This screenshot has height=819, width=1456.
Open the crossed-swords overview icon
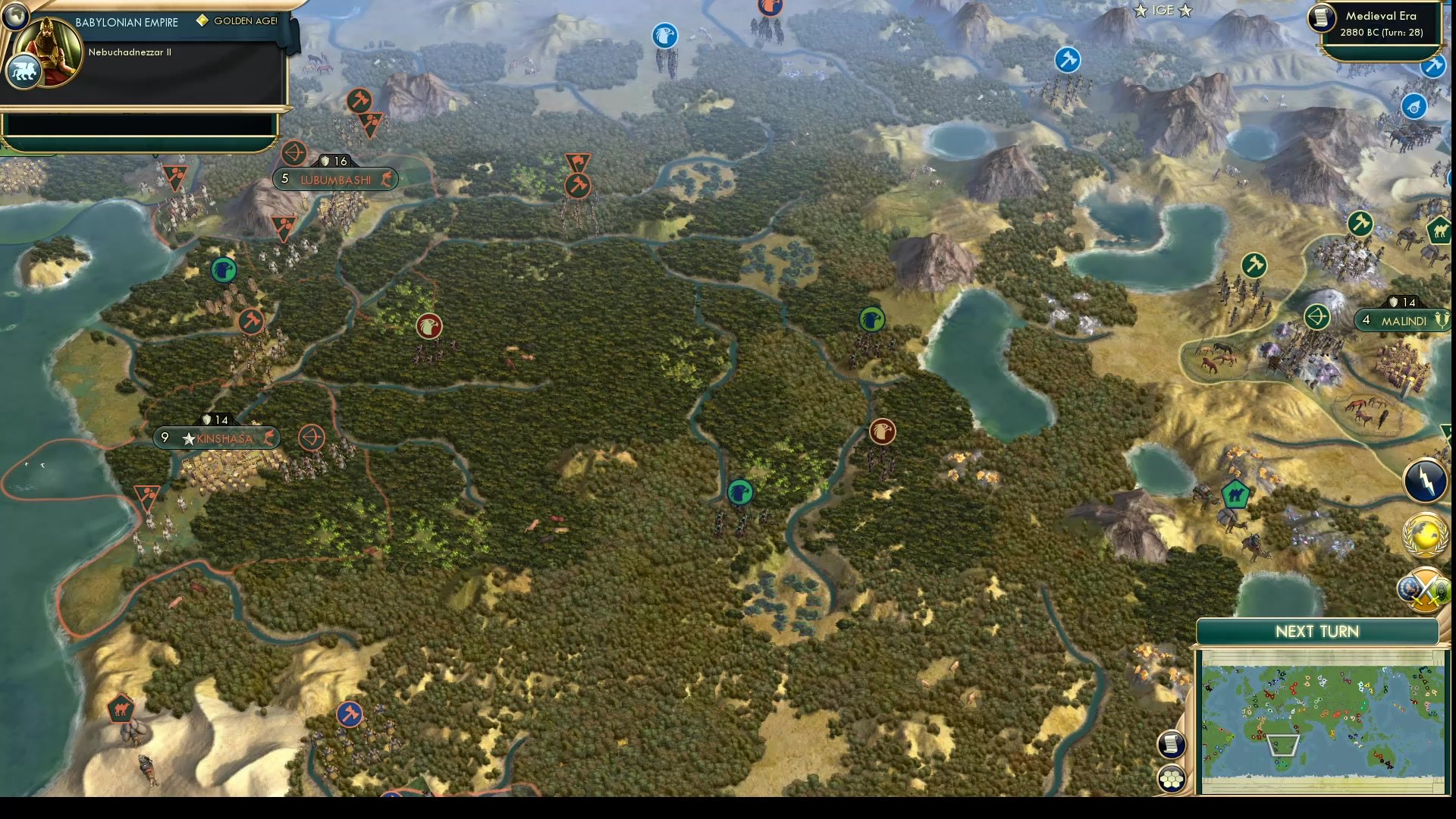1423,589
